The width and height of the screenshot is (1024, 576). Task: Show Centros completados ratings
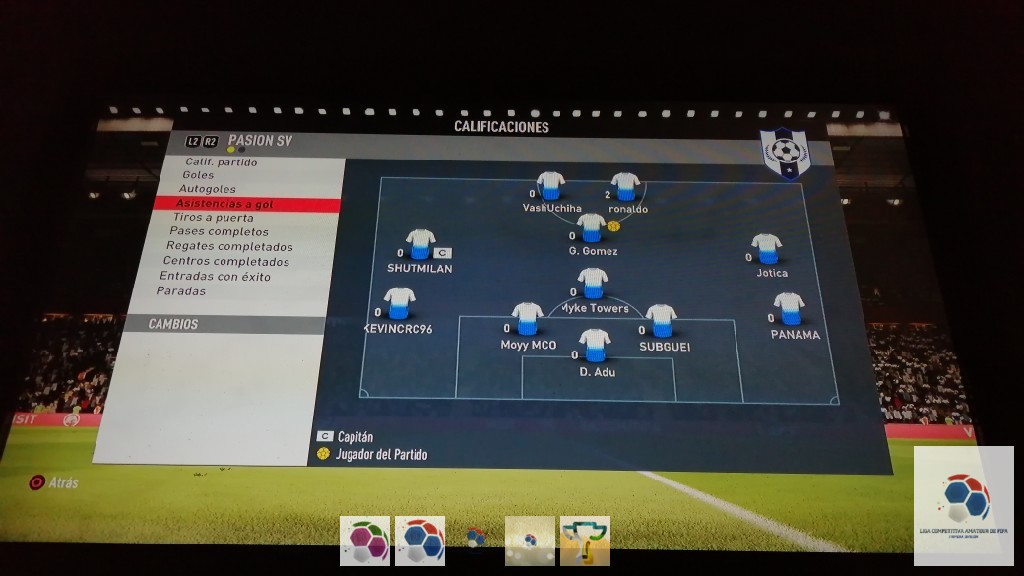pos(225,262)
